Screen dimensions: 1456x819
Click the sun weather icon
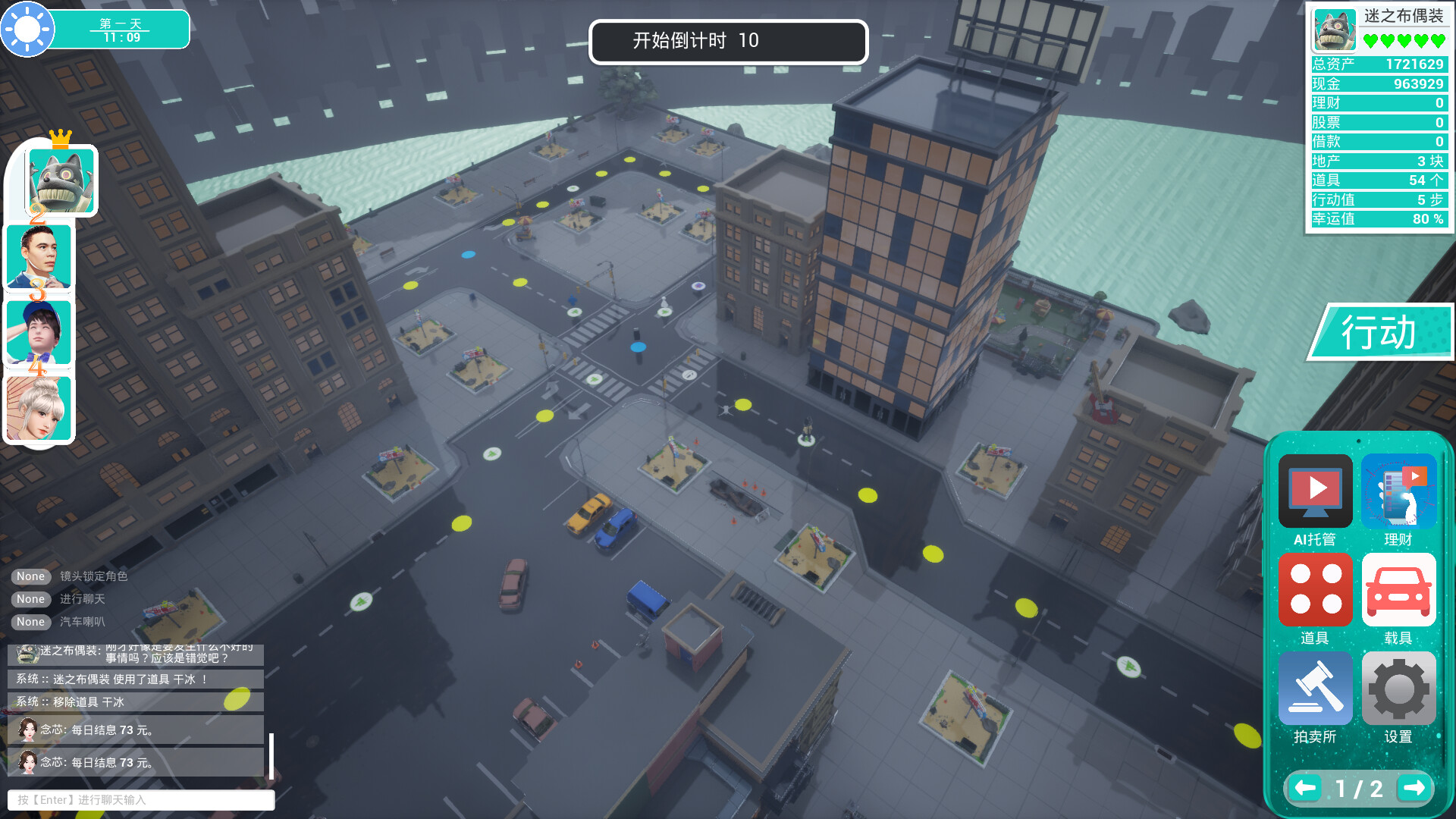tap(26, 29)
